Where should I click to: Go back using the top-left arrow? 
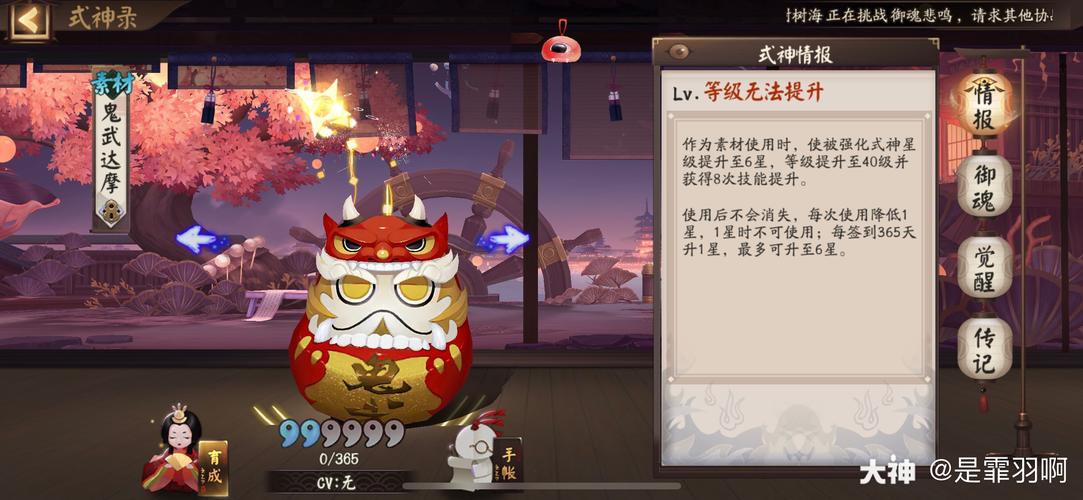tap(27, 19)
